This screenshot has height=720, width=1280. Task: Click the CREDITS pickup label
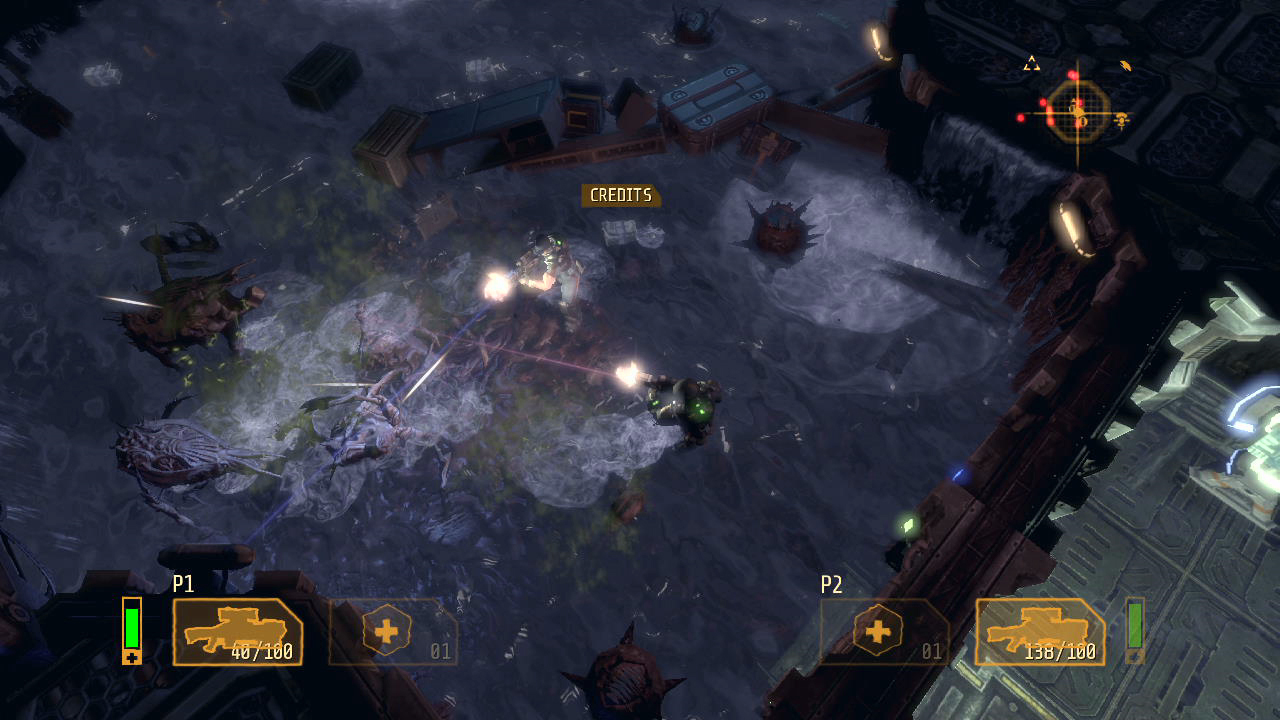click(621, 196)
